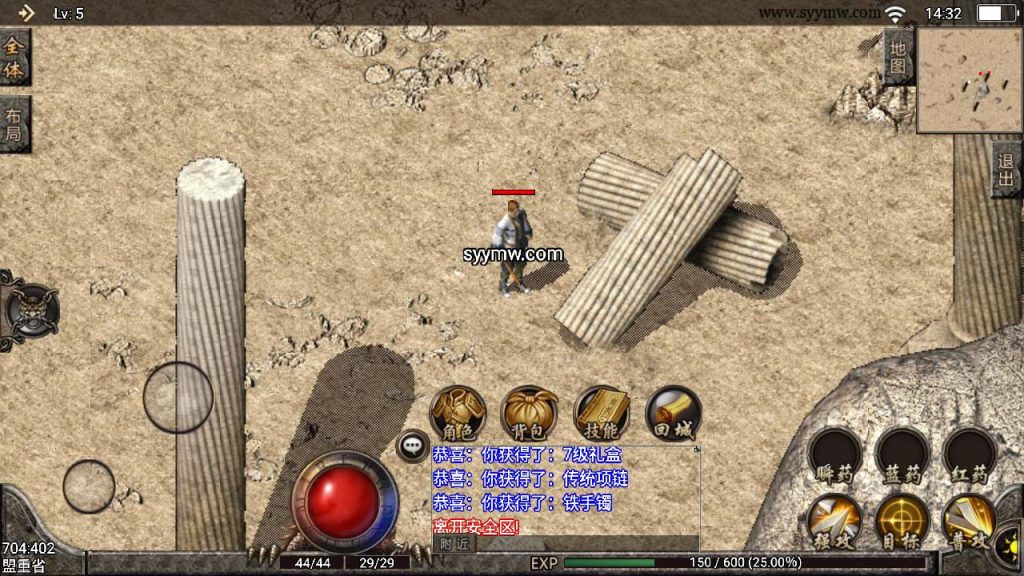Choose the 退出 exit button
The height and width of the screenshot is (576, 1024).
tap(1006, 169)
